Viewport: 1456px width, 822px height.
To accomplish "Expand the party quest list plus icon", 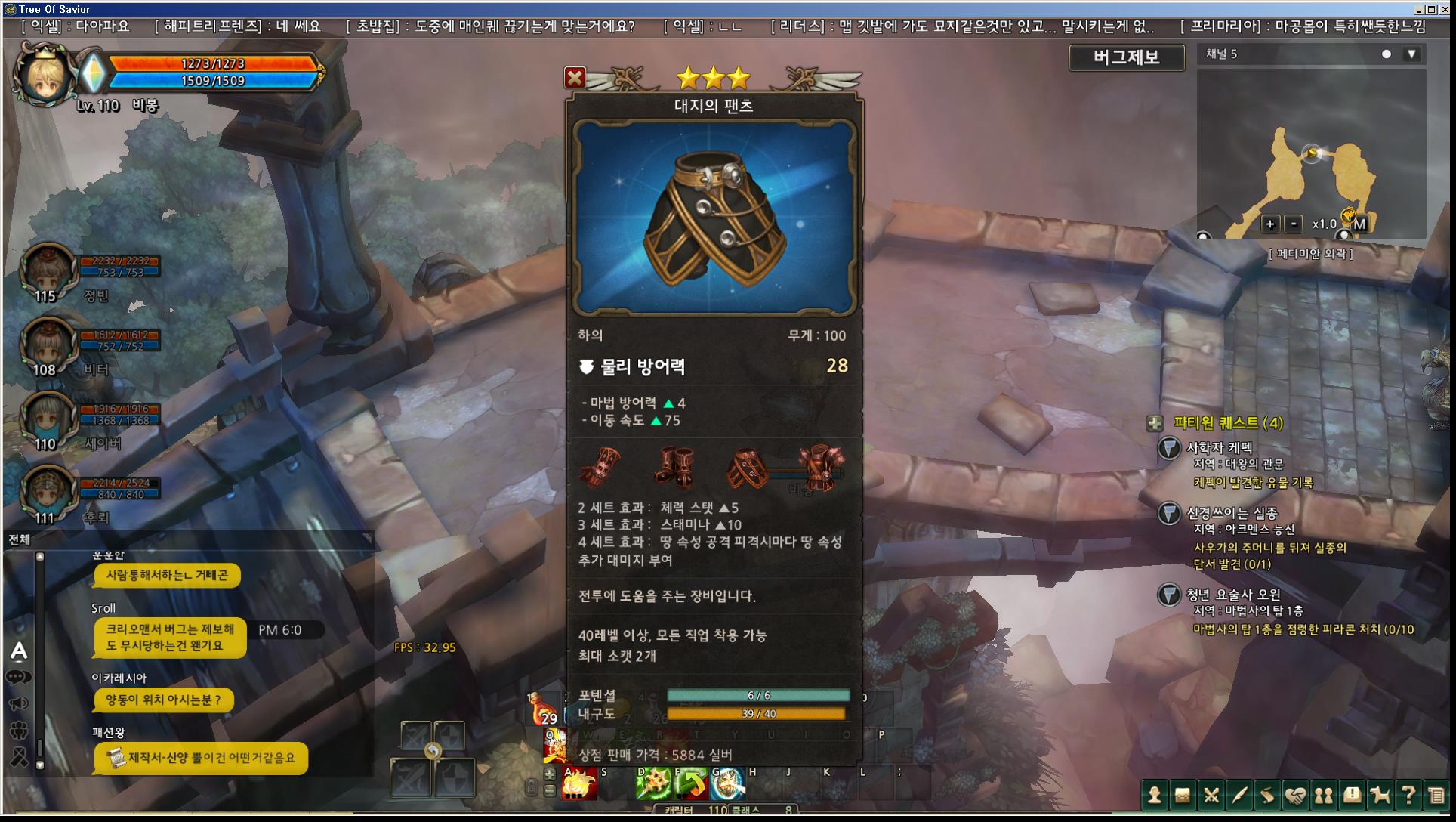I will point(1154,424).
